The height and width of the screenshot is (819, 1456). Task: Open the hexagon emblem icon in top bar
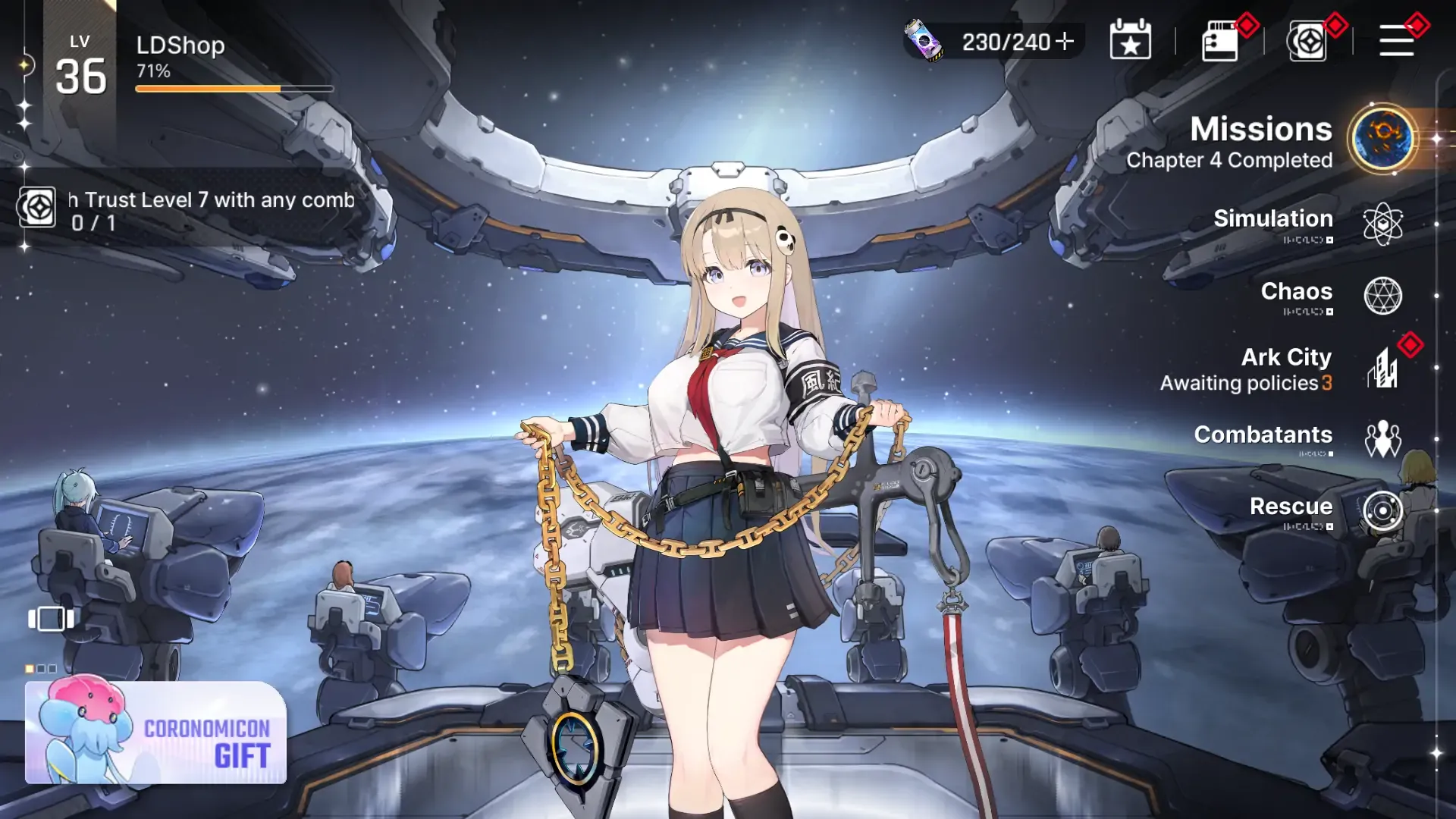(1307, 41)
